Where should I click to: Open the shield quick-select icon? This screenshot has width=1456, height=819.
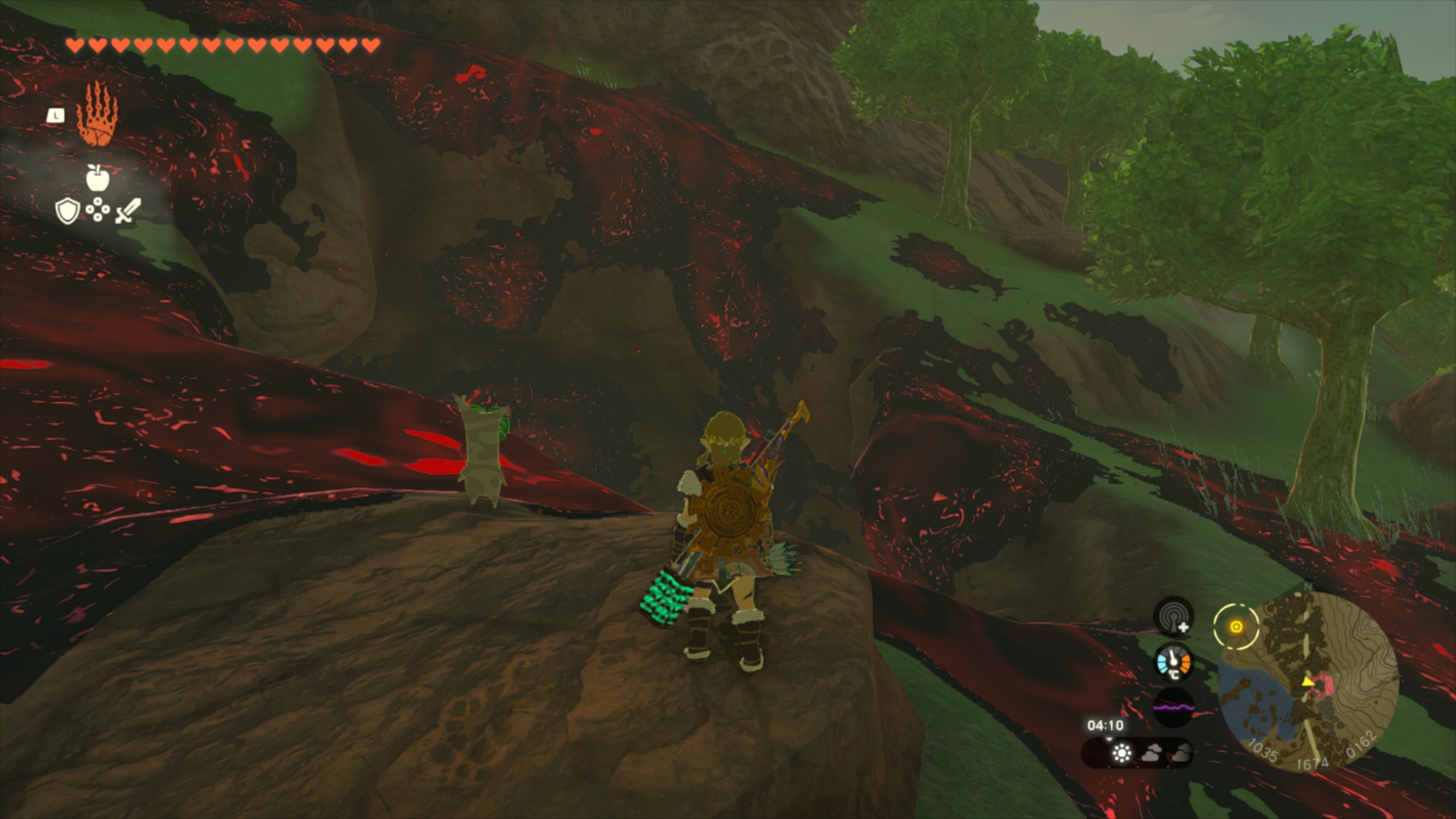coord(67,211)
